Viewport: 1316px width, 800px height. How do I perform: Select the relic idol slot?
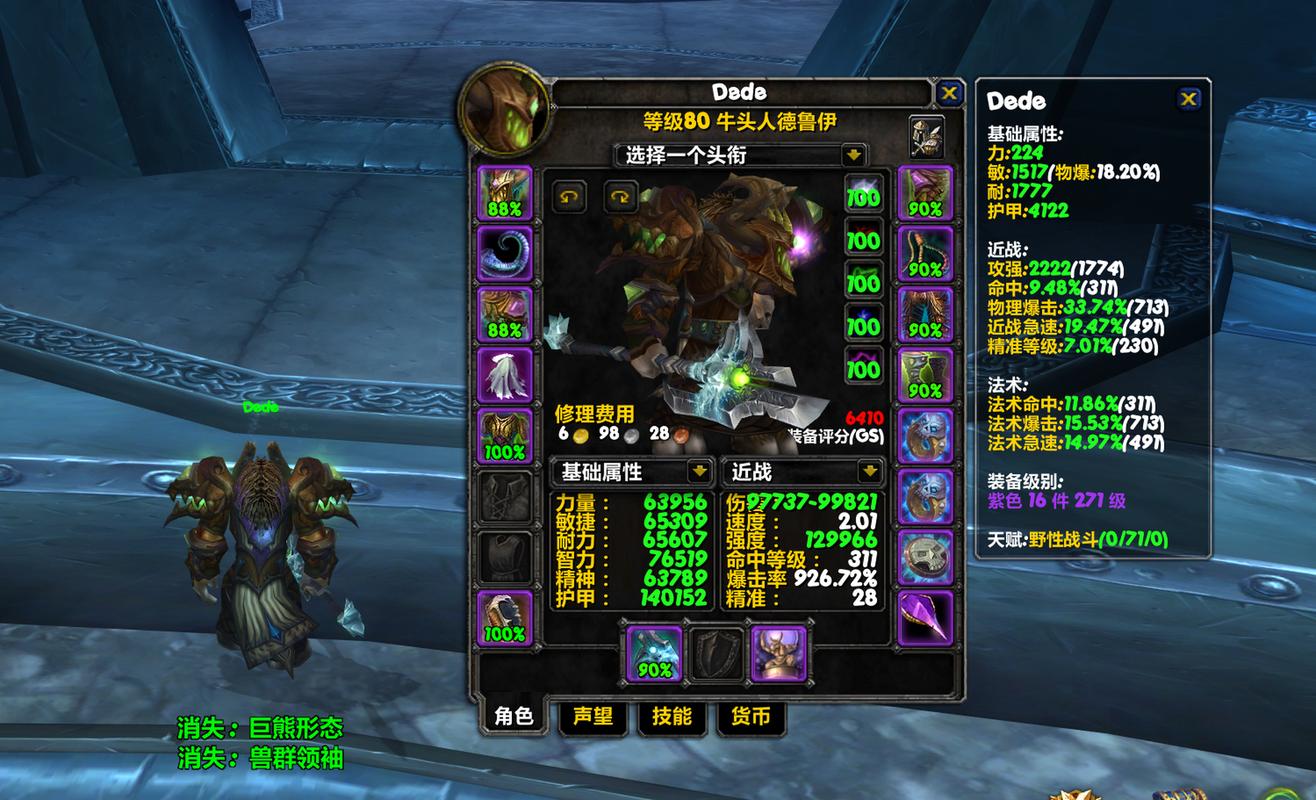coord(778,653)
